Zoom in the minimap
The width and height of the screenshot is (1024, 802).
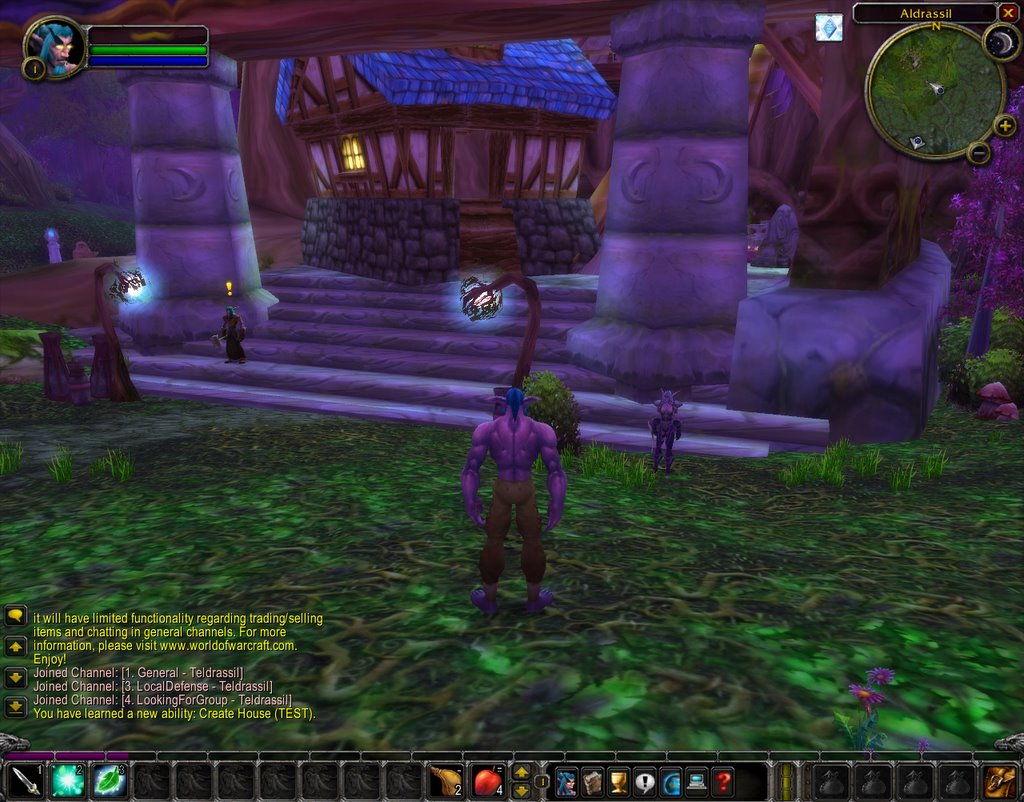(1005, 126)
